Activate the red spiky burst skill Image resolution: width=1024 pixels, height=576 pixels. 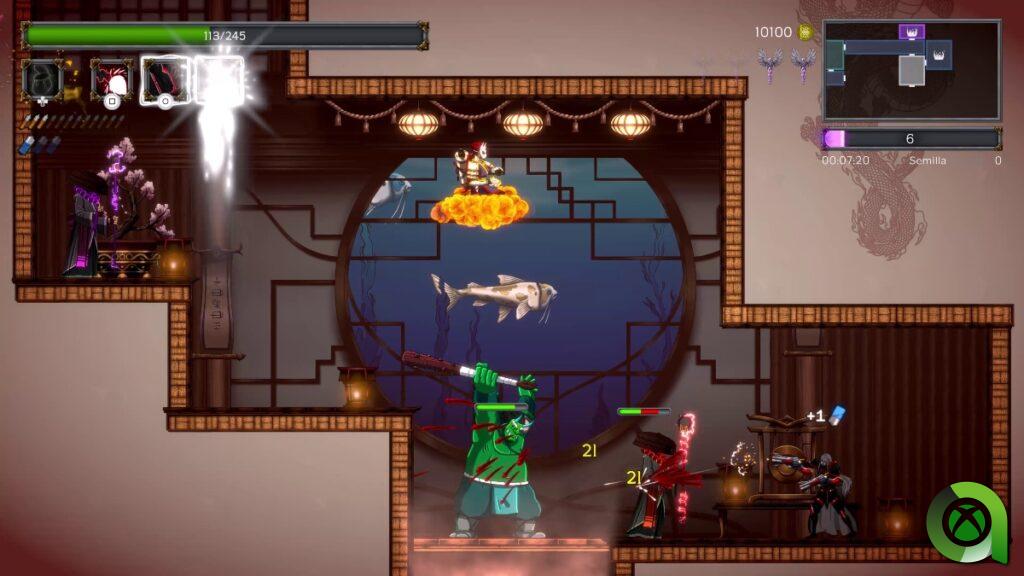pyautogui.click(x=111, y=78)
